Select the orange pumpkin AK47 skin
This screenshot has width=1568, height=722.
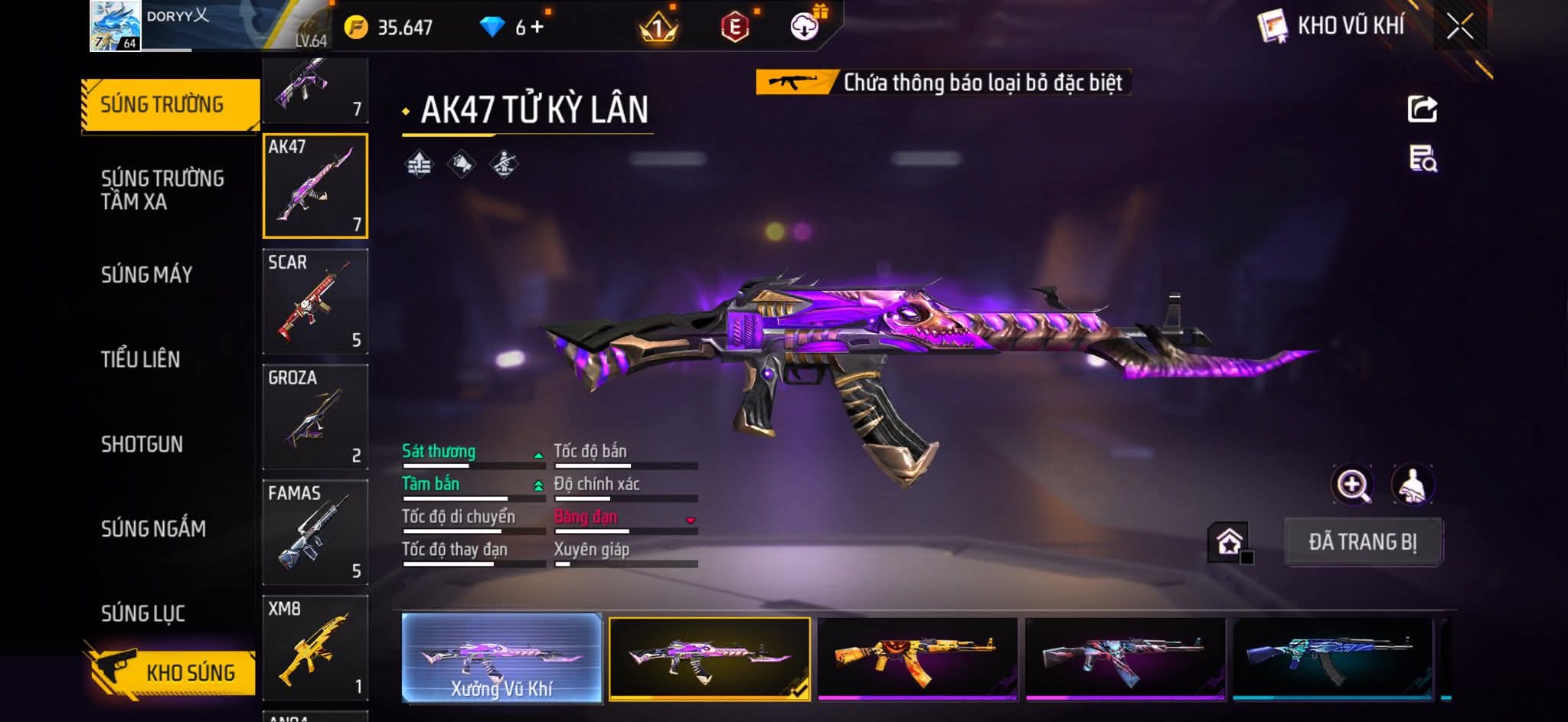(x=917, y=658)
